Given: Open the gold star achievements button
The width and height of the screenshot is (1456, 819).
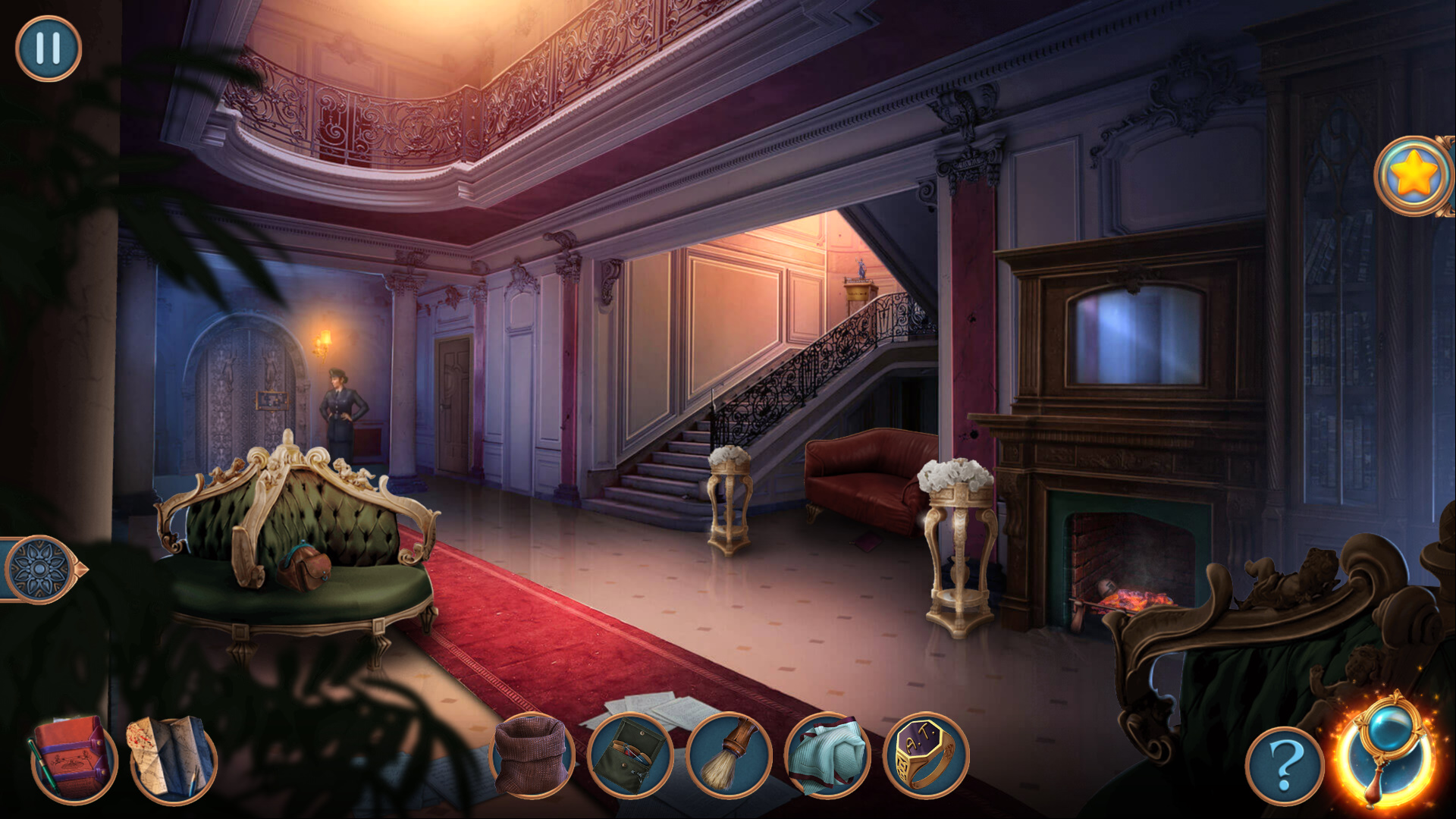Looking at the screenshot, I should [x=1414, y=176].
